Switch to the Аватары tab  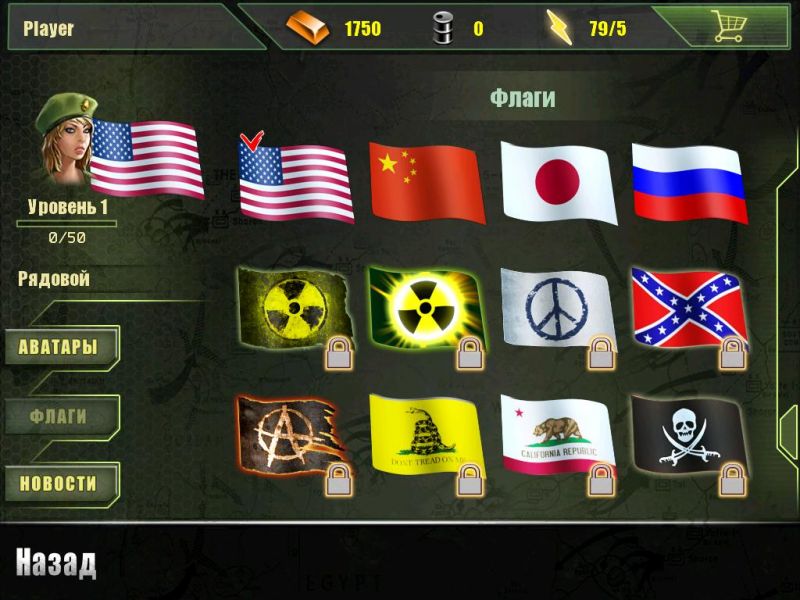pyautogui.click(x=59, y=348)
